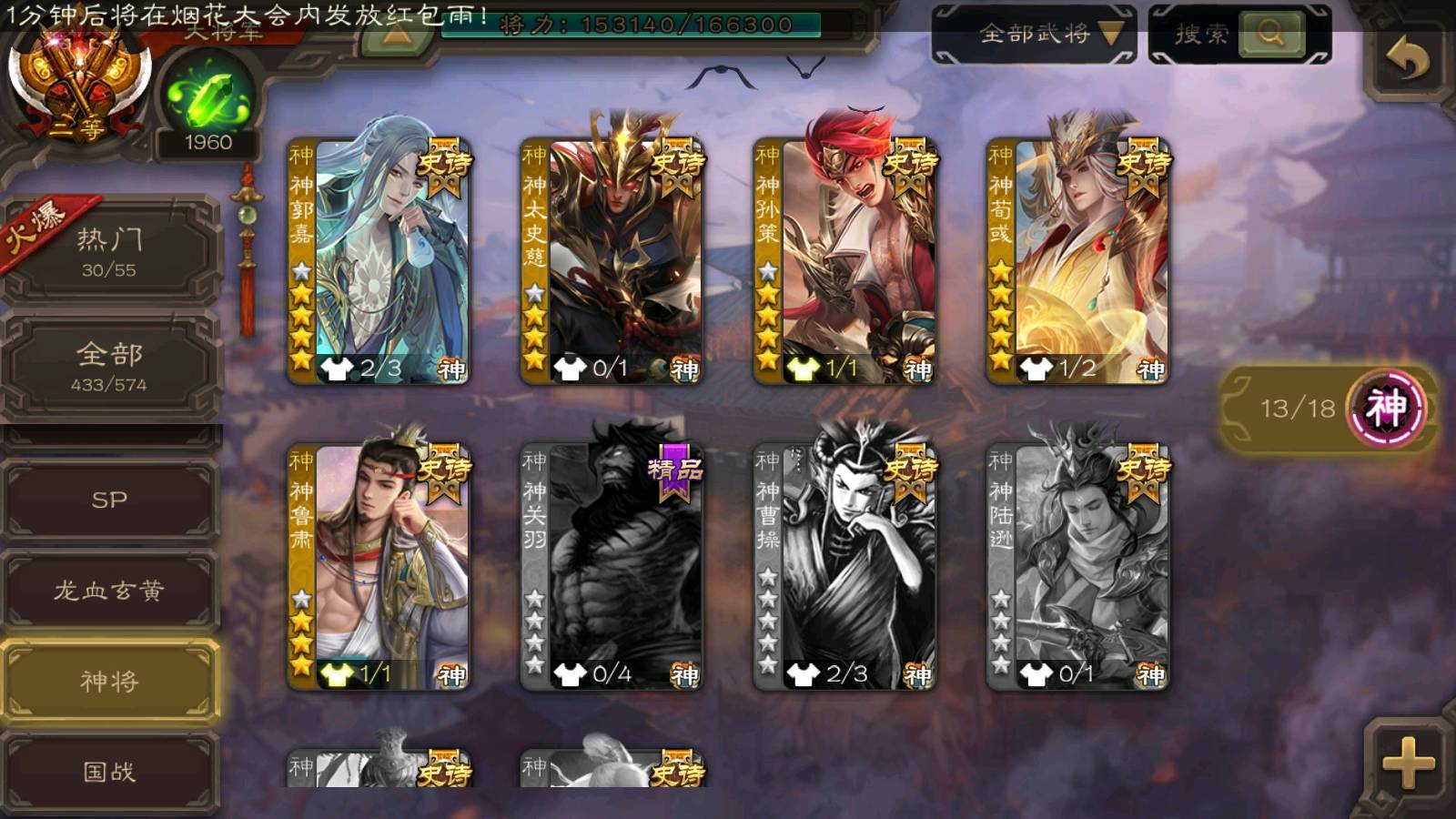Choose the locked 神陆逊 card
This screenshot has width=1456, height=819.
1078,566
